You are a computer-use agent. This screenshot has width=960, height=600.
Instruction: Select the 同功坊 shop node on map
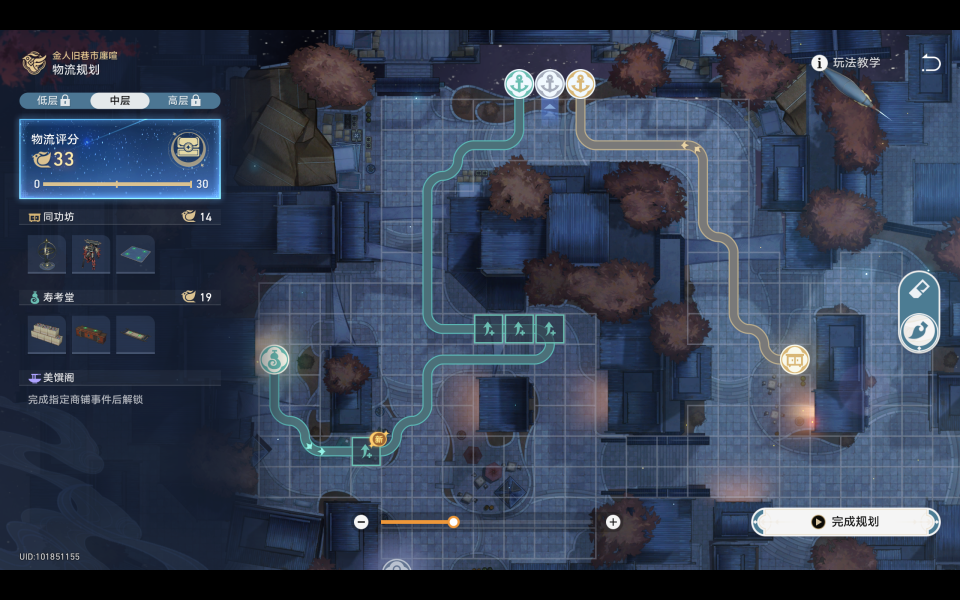795,359
